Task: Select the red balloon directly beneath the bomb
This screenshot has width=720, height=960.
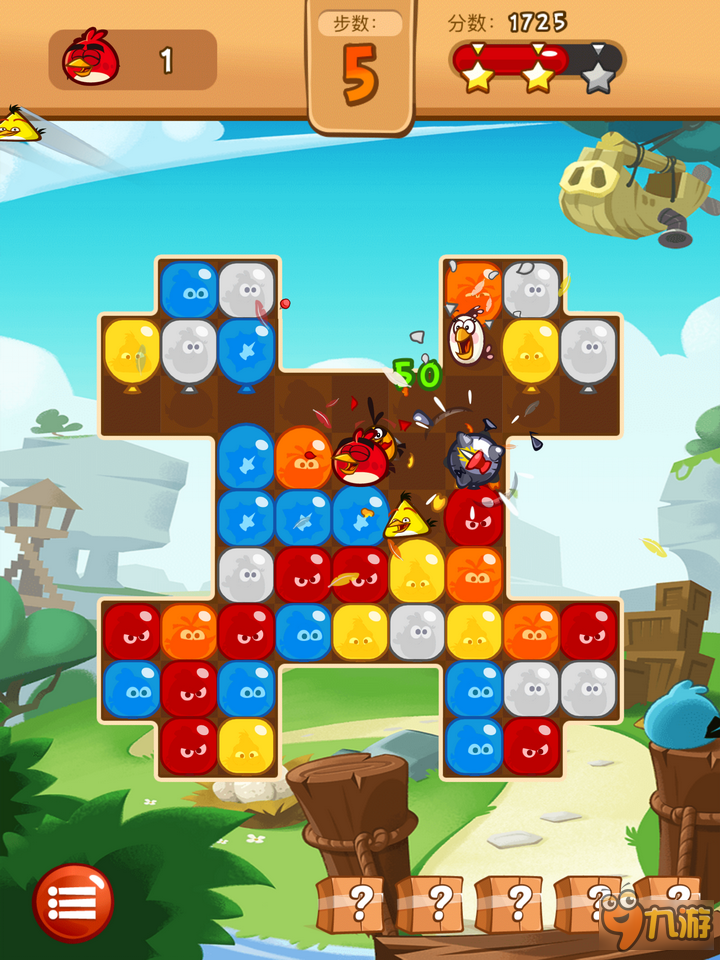Action: [x=474, y=516]
